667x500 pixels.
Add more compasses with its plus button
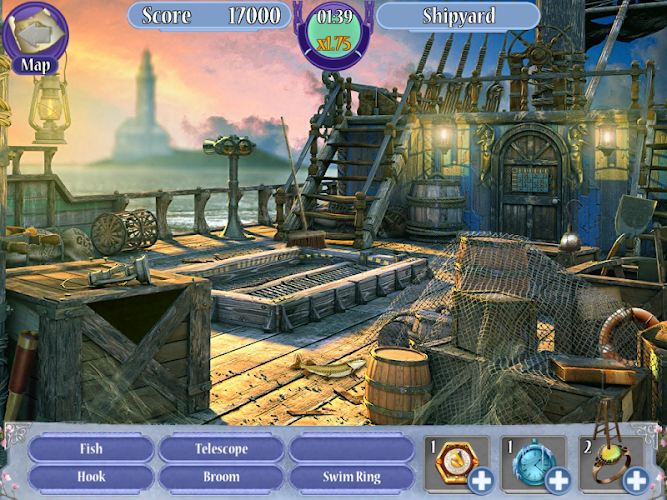(x=481, y=481)
